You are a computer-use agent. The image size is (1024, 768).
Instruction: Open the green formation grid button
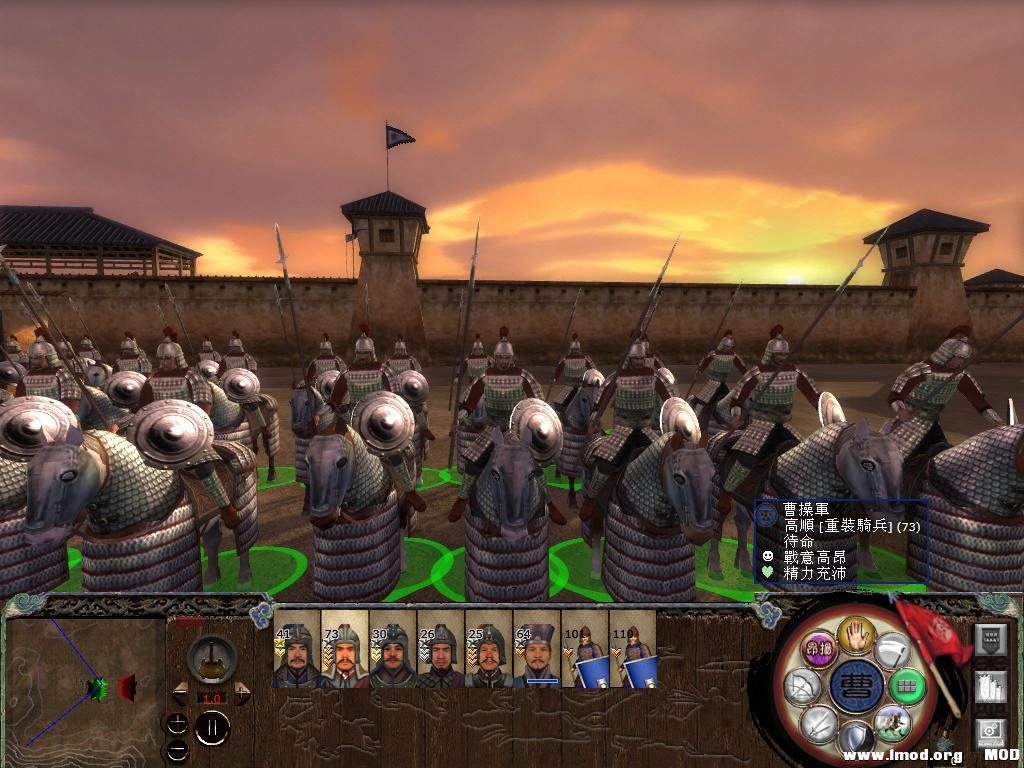tap(907, 687)
